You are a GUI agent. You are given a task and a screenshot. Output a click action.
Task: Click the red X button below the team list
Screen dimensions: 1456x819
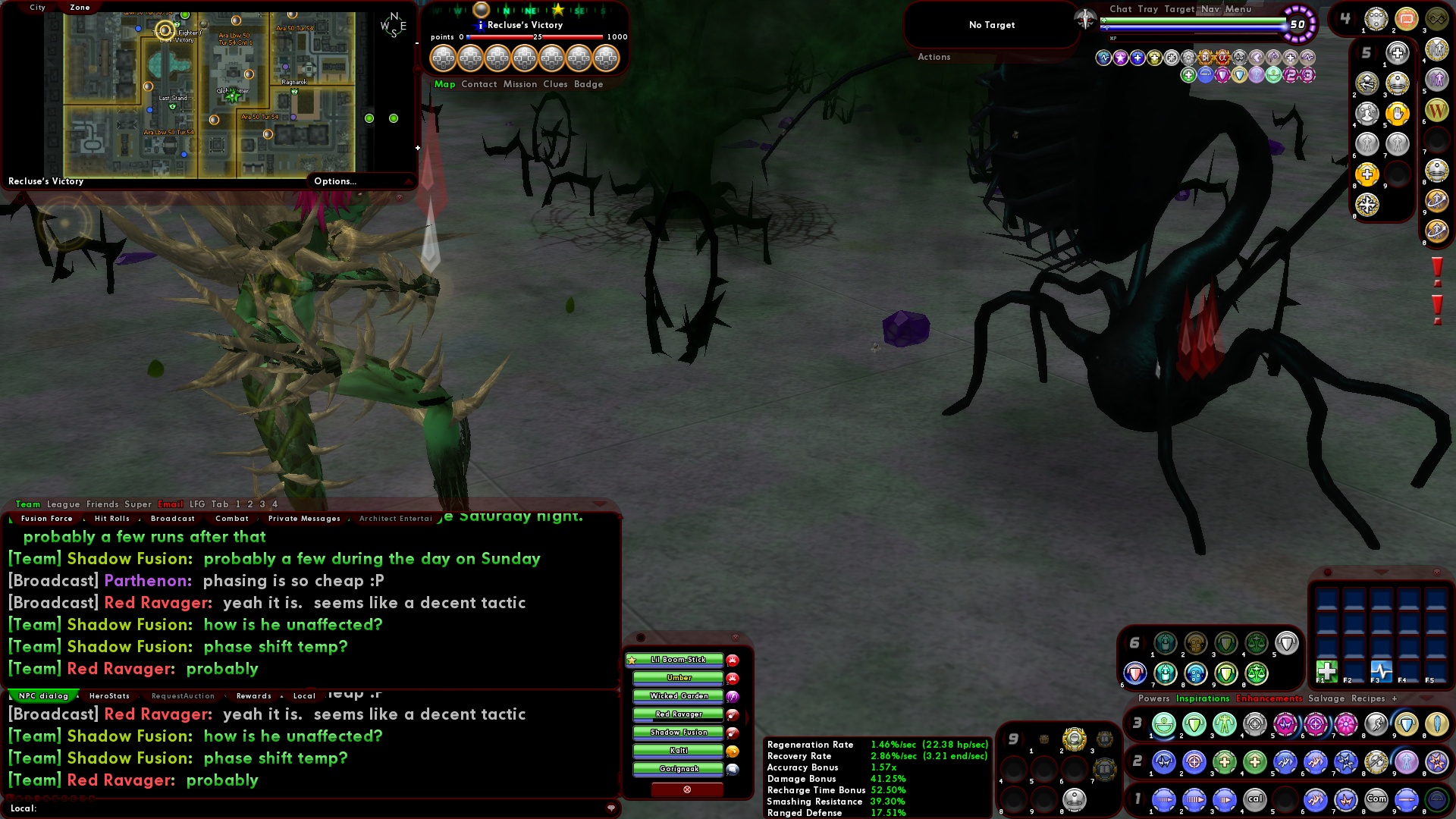(x=687, y=789)
